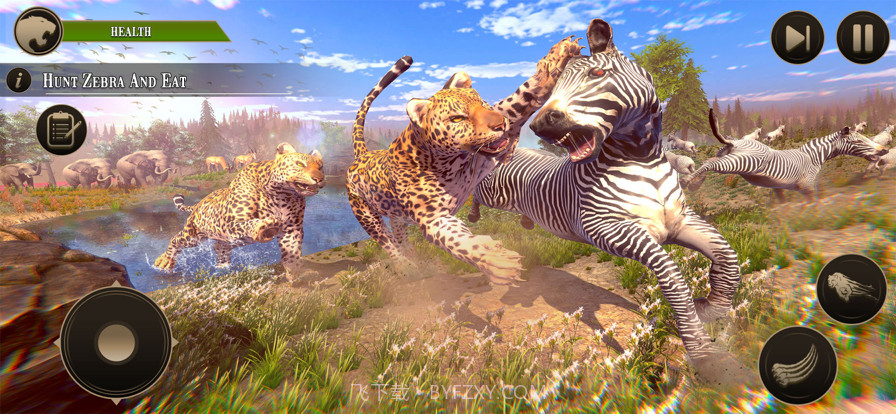Select the panther portrait icon

[x=38, y=31]
